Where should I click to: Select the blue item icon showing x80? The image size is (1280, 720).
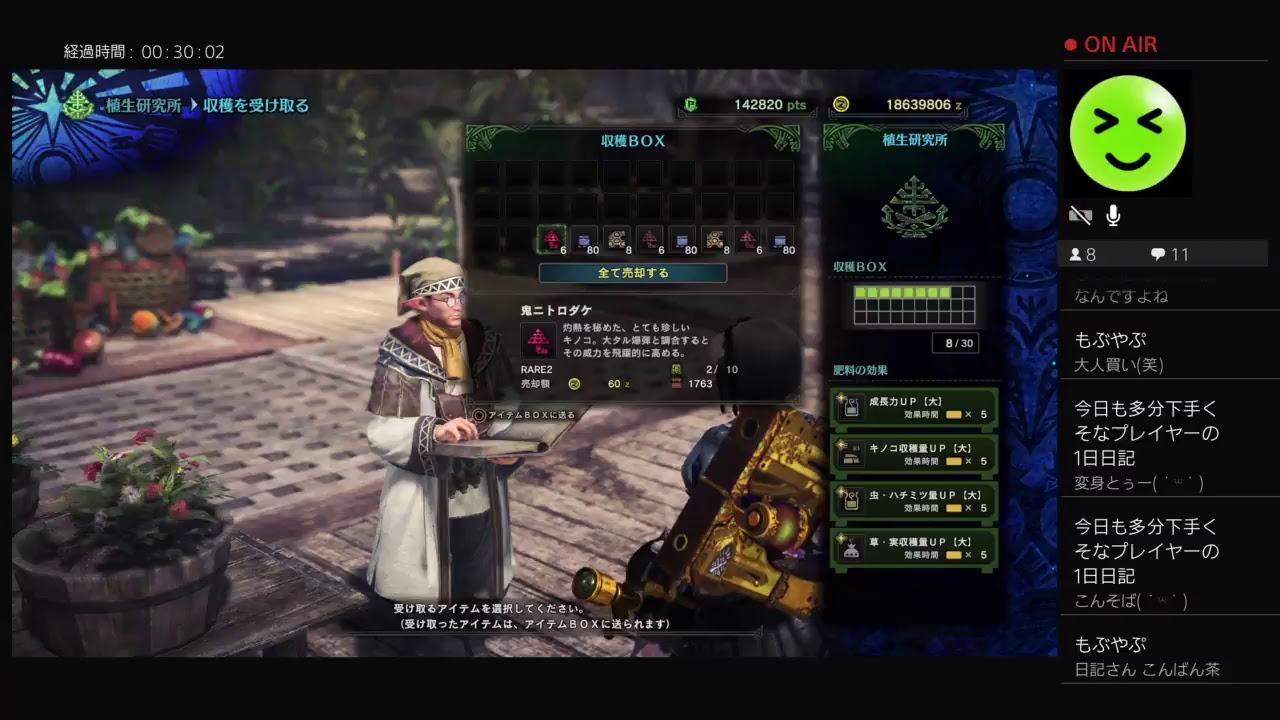coord(584,239)
